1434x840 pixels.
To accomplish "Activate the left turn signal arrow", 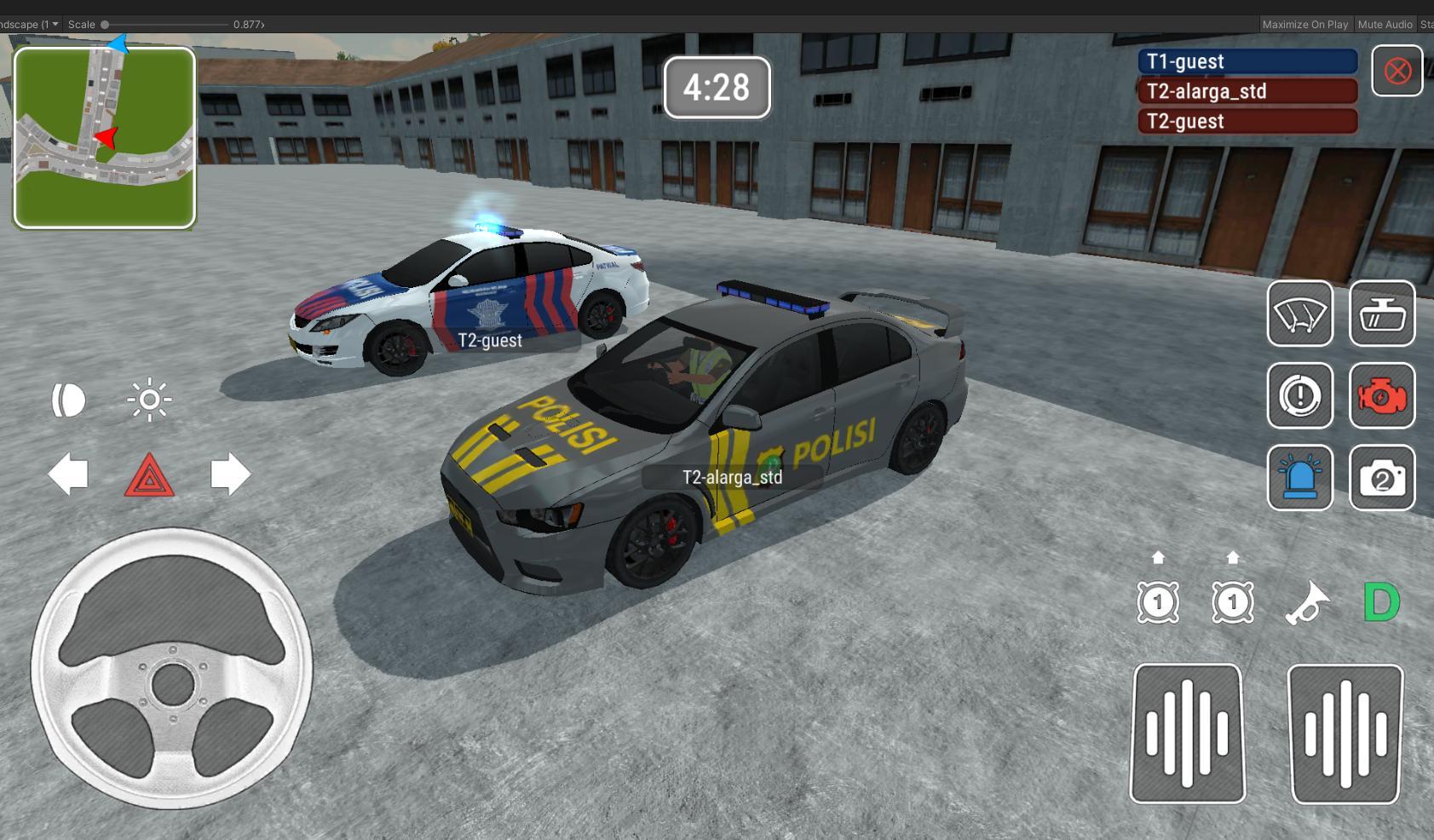I will [x=70, y=475].
